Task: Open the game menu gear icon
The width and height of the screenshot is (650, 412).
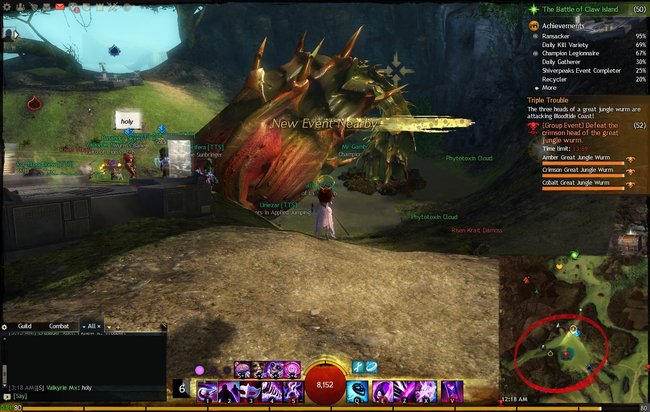Action: point(7,6)
